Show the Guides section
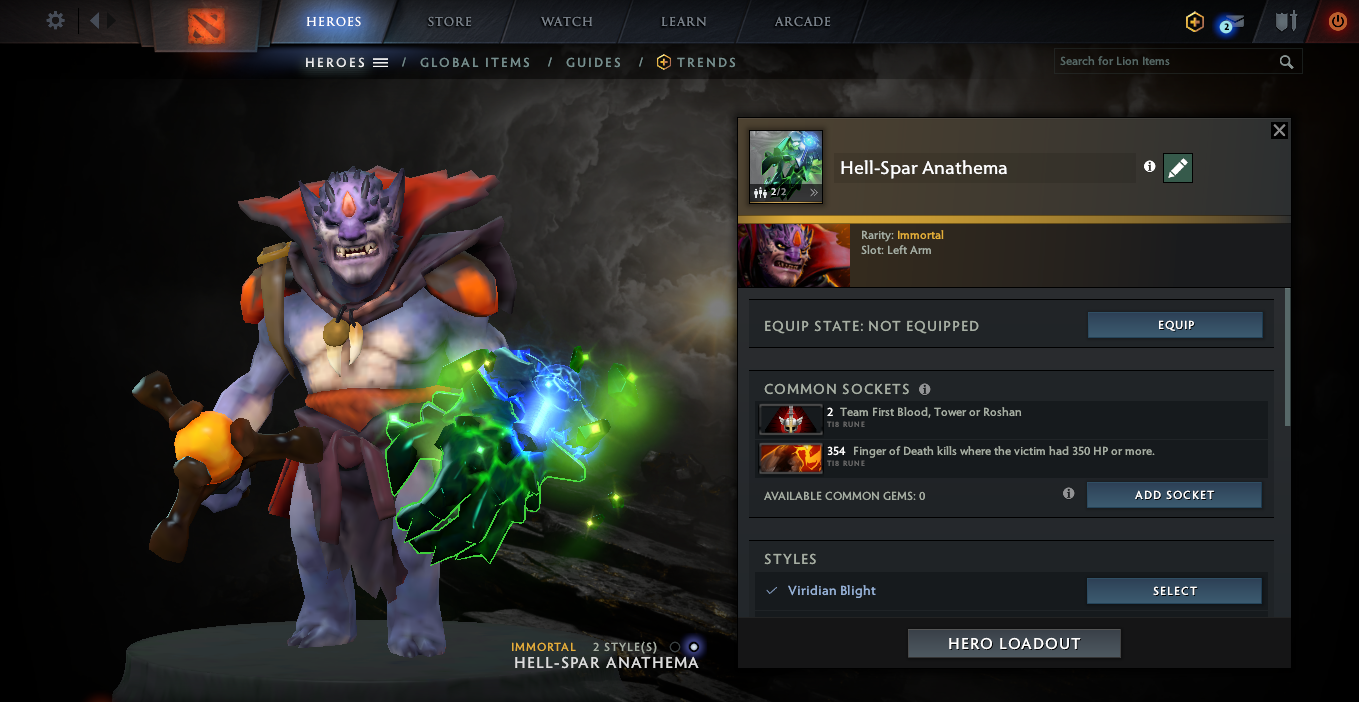This screenshot has width=1359, height=702. [594, 63]
